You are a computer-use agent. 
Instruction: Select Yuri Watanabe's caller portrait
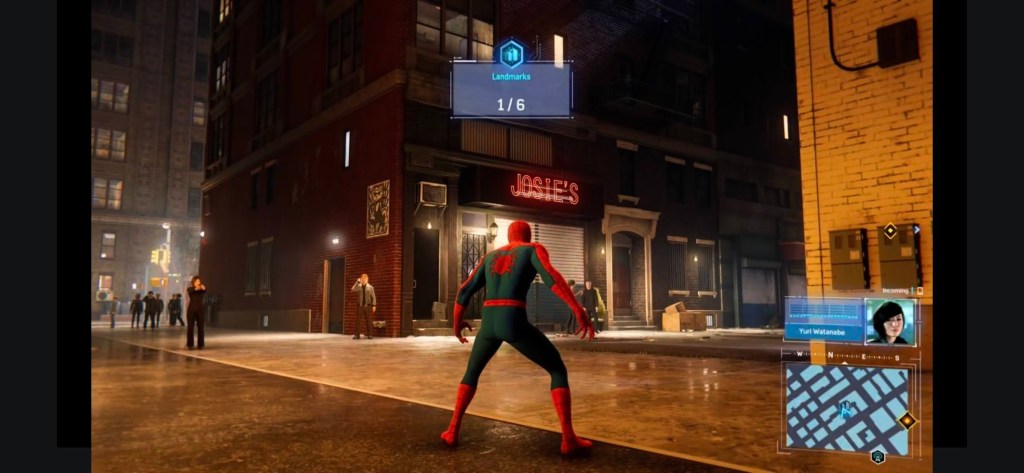889,322
